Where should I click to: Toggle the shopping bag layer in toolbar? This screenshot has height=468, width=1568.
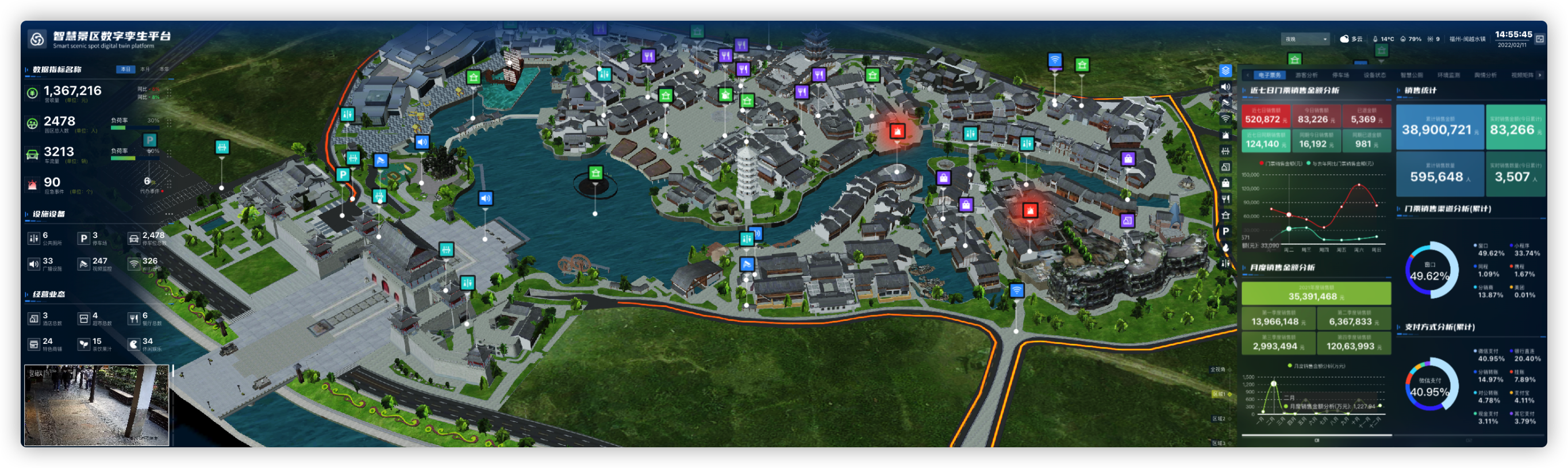[x=1226, y=183]
